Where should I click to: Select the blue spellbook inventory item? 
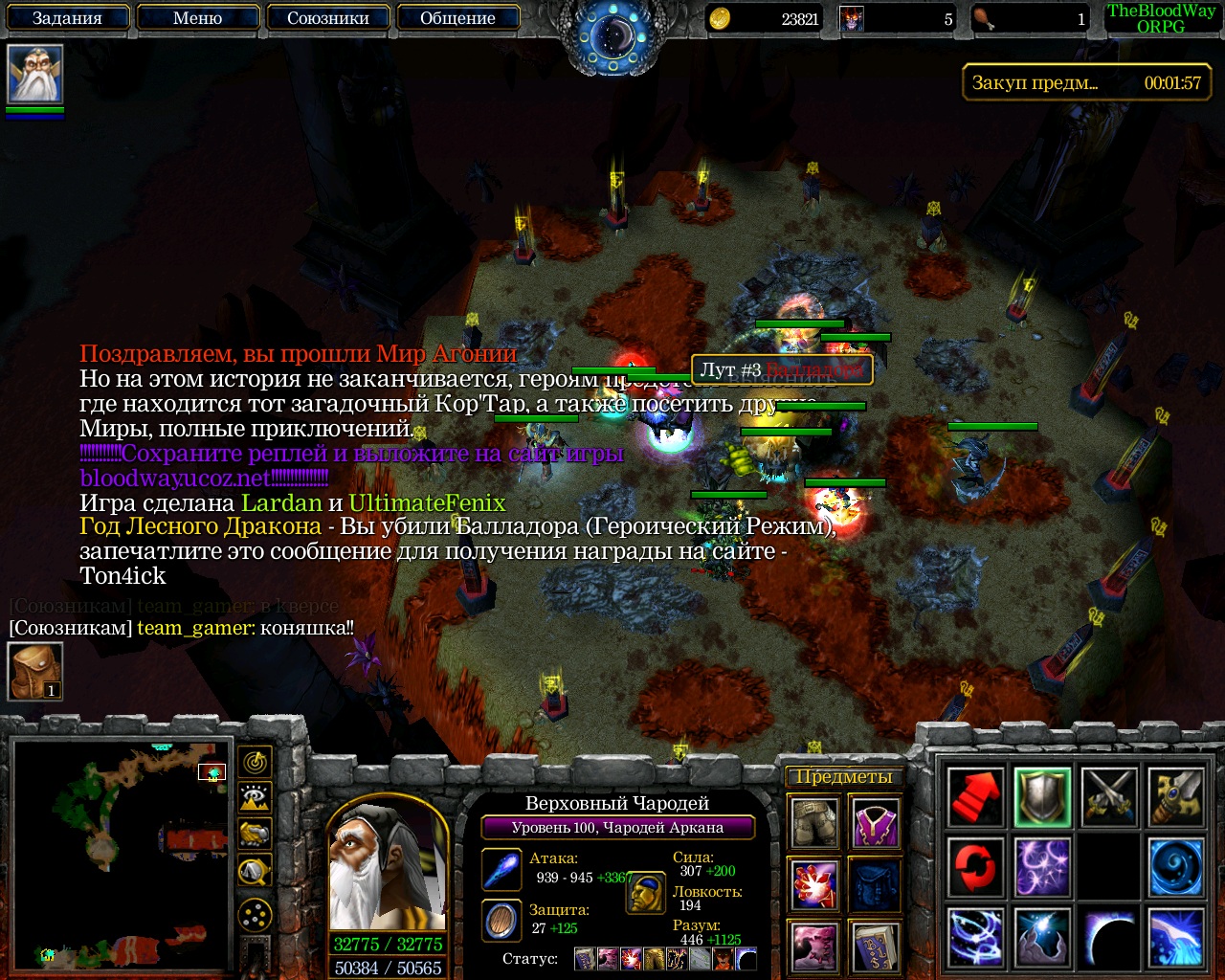[x=876, y=947]
